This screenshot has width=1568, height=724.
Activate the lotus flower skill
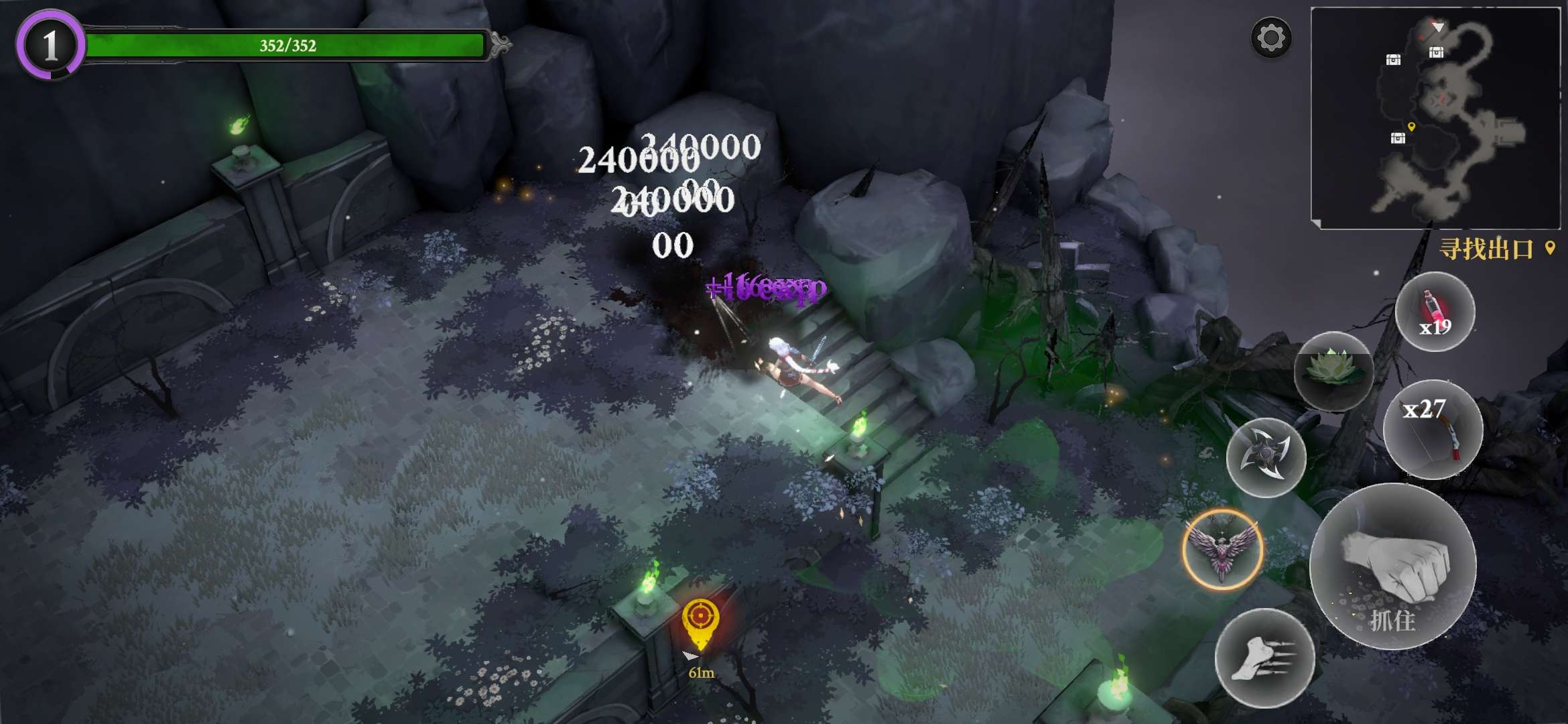pos(1333,371)
